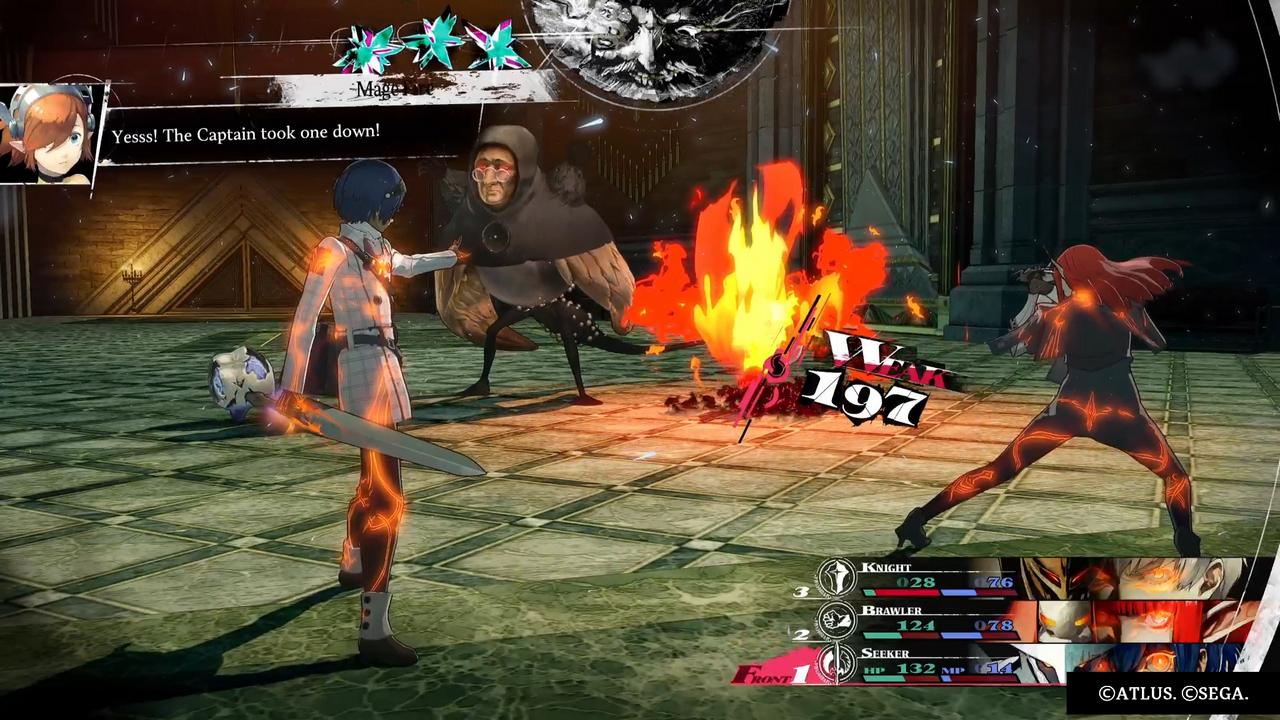Click the Knight archetype shield emblem
Viewport: 1280px width, 720px height.
click(x=838, y=578)
